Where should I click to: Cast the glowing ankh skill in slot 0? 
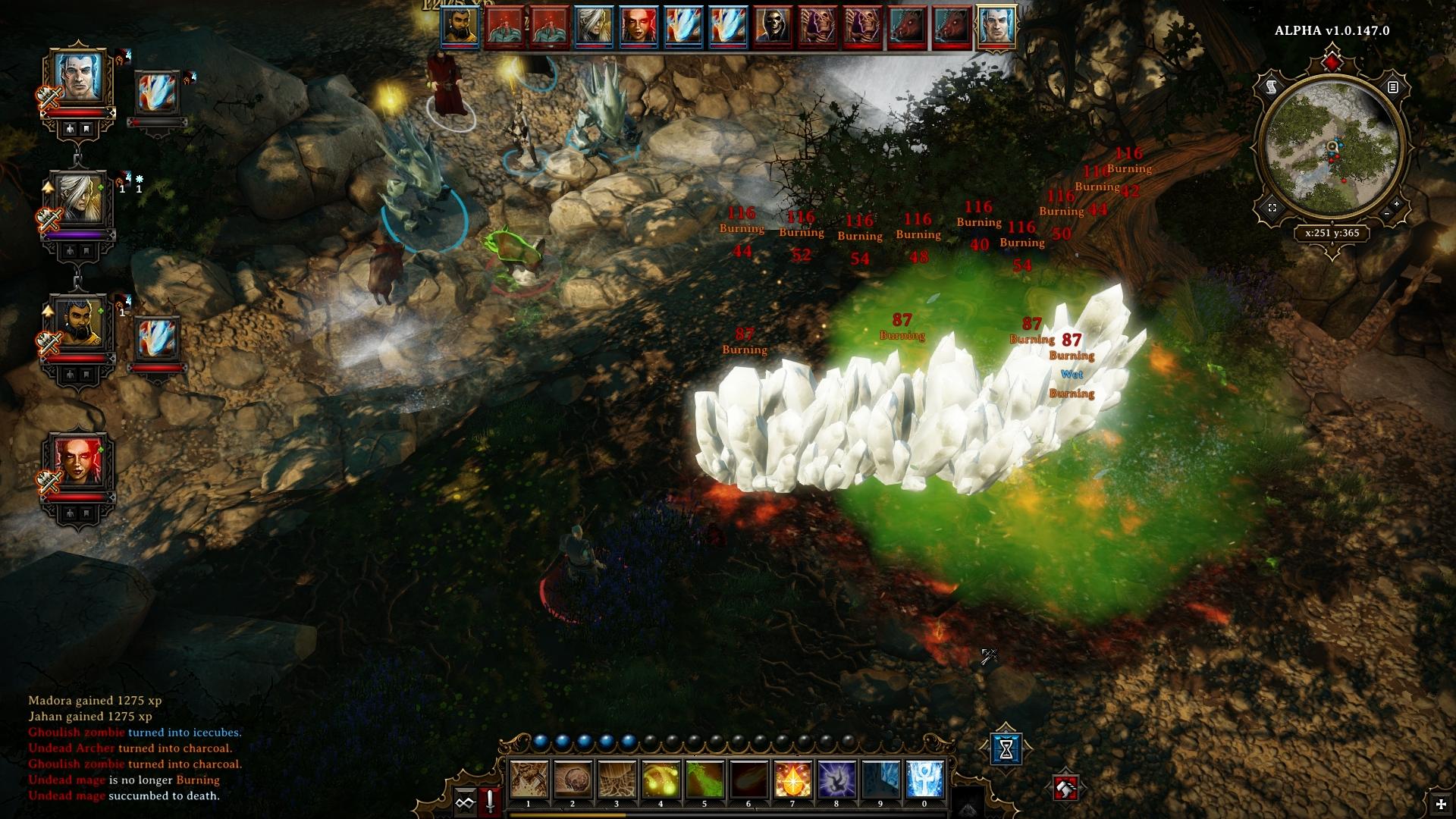click(x=924, y=780)
